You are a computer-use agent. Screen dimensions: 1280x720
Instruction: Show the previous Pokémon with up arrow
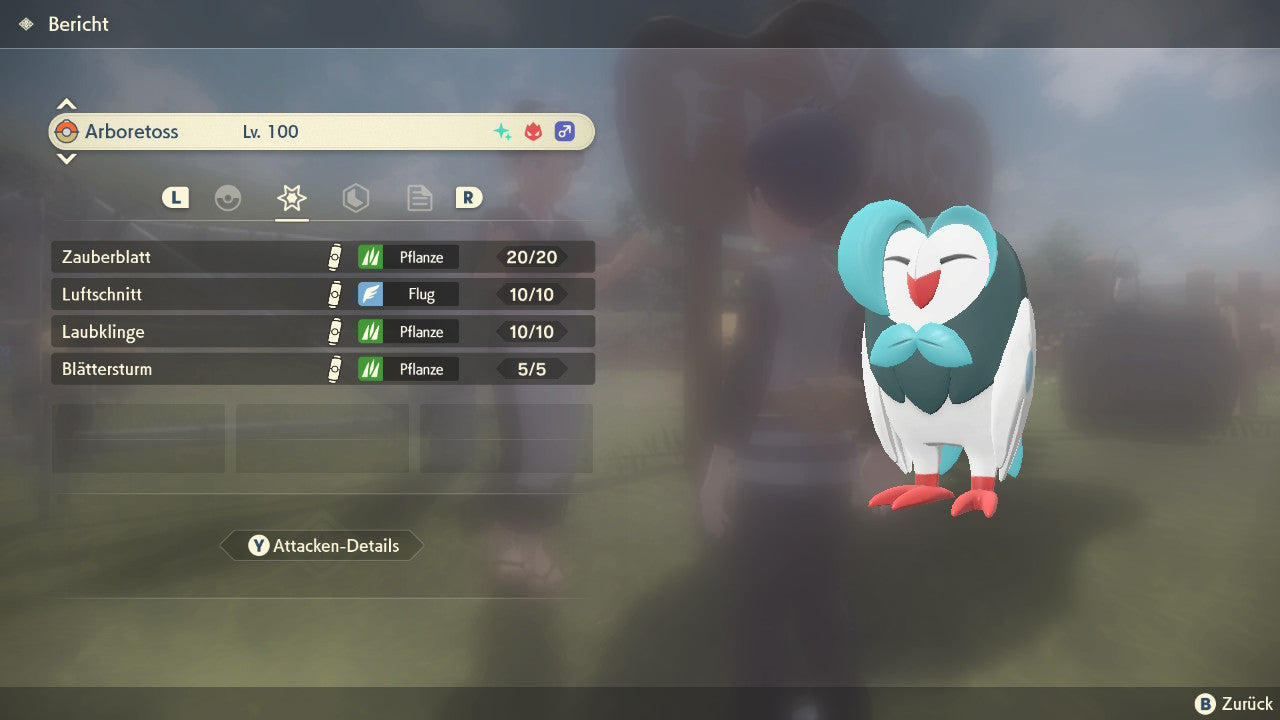click(66, 104)
